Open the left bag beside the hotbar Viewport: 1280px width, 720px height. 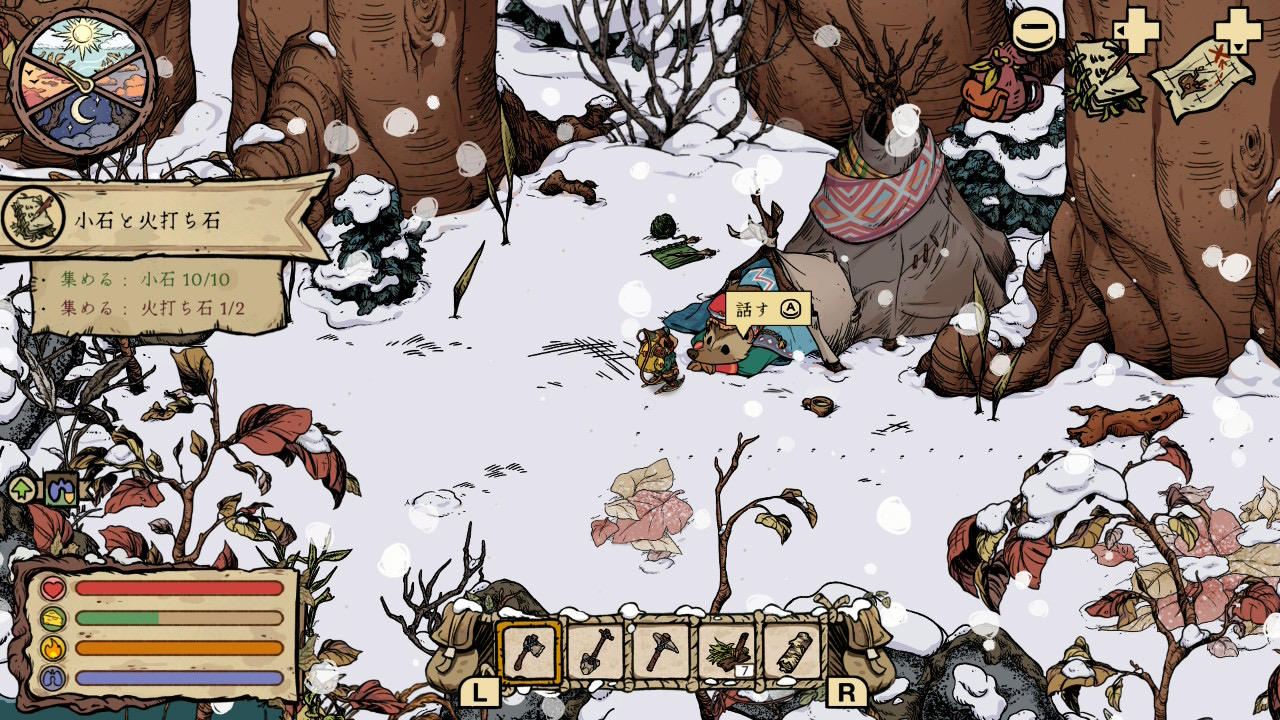(457, 647)
